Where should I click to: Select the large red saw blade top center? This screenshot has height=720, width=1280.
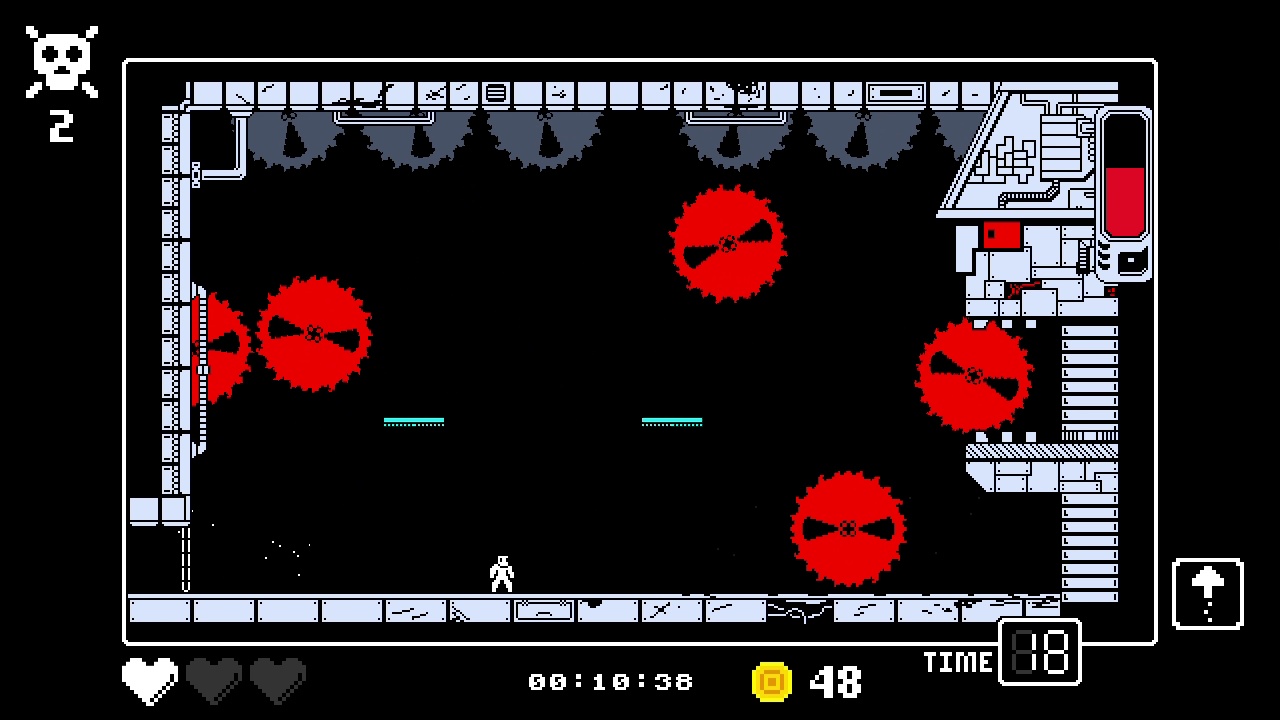727,245
